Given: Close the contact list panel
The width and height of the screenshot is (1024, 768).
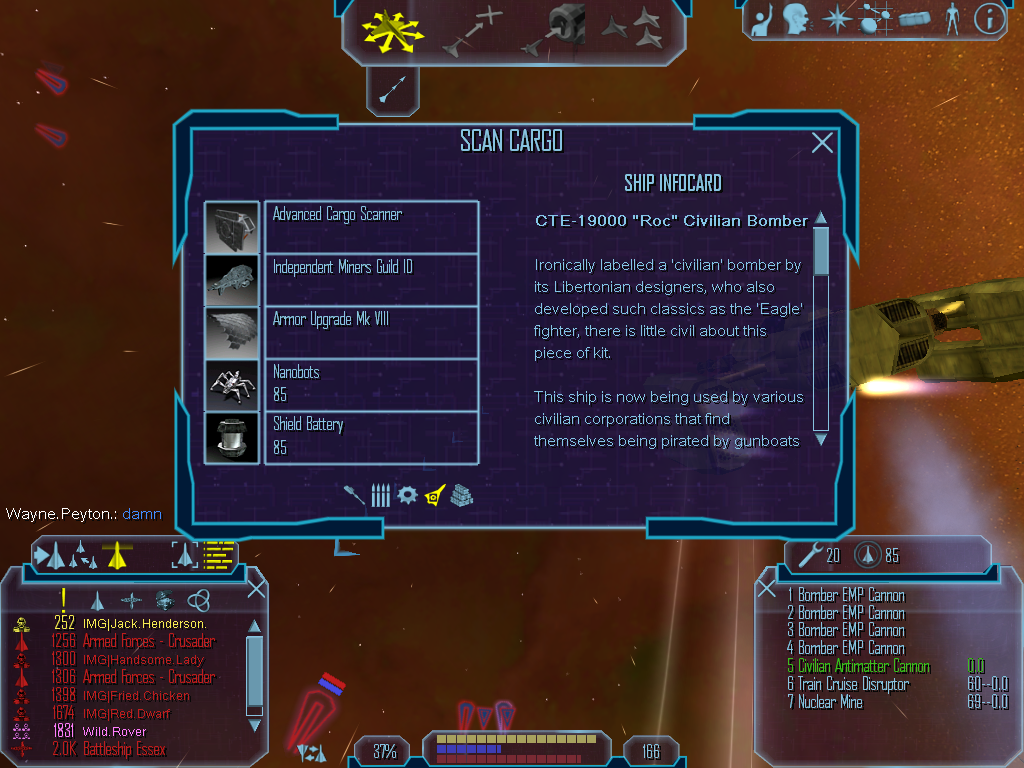Looking at the screenshot, I should (256, 588).
